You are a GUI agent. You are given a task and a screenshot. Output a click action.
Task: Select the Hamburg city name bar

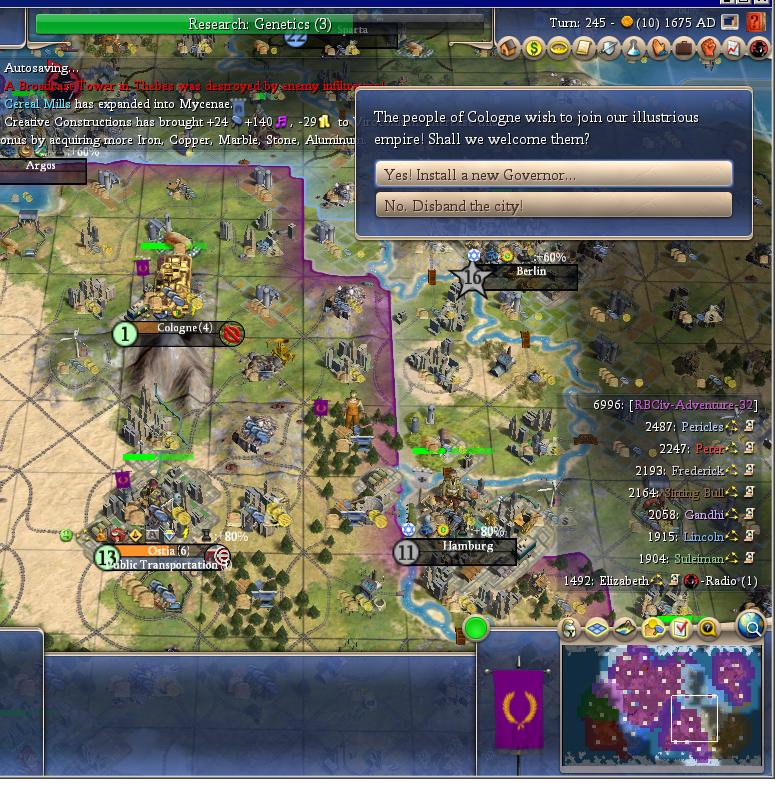click(467, 547)
